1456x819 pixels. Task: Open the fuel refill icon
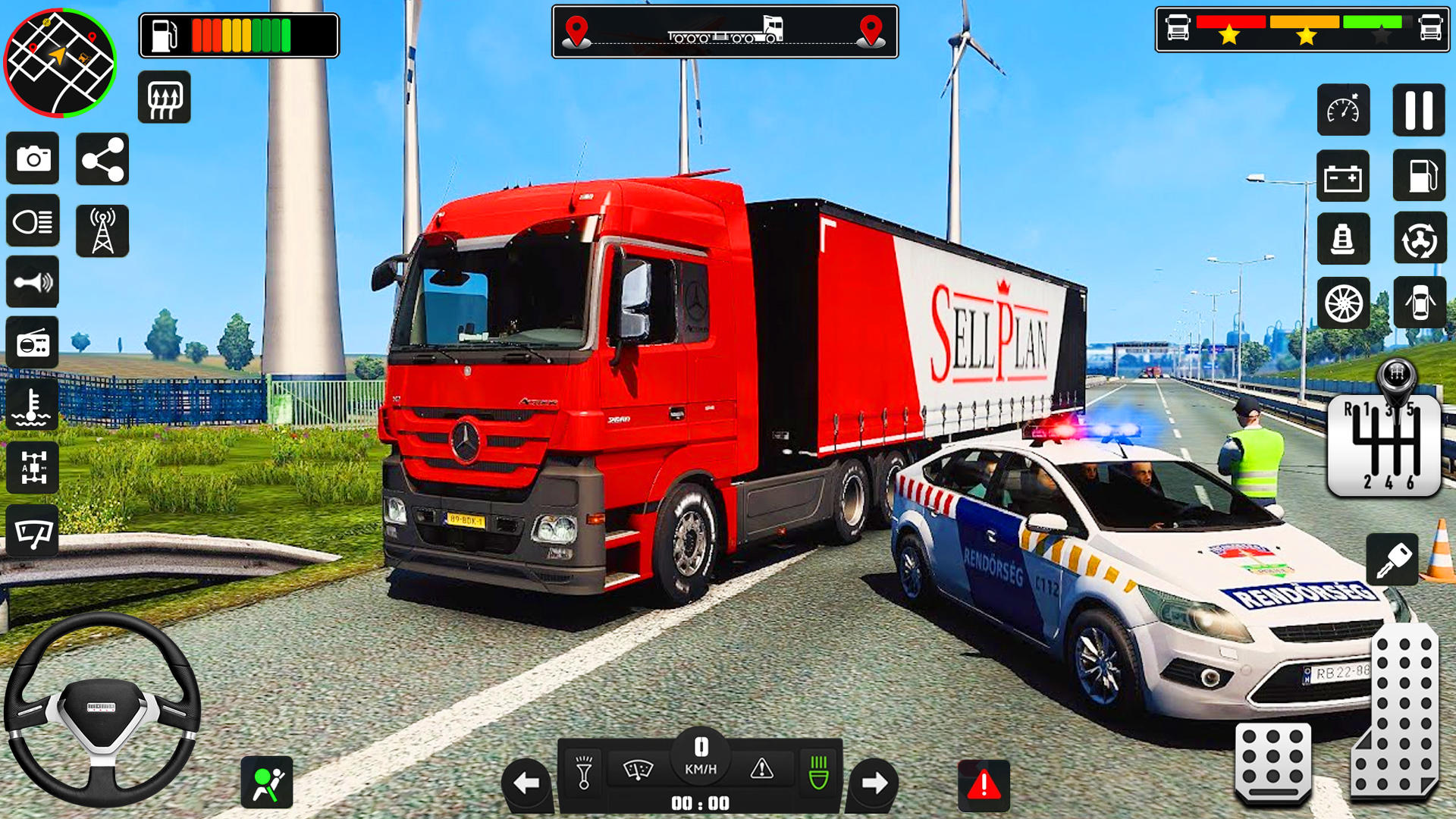(1419, 176)
